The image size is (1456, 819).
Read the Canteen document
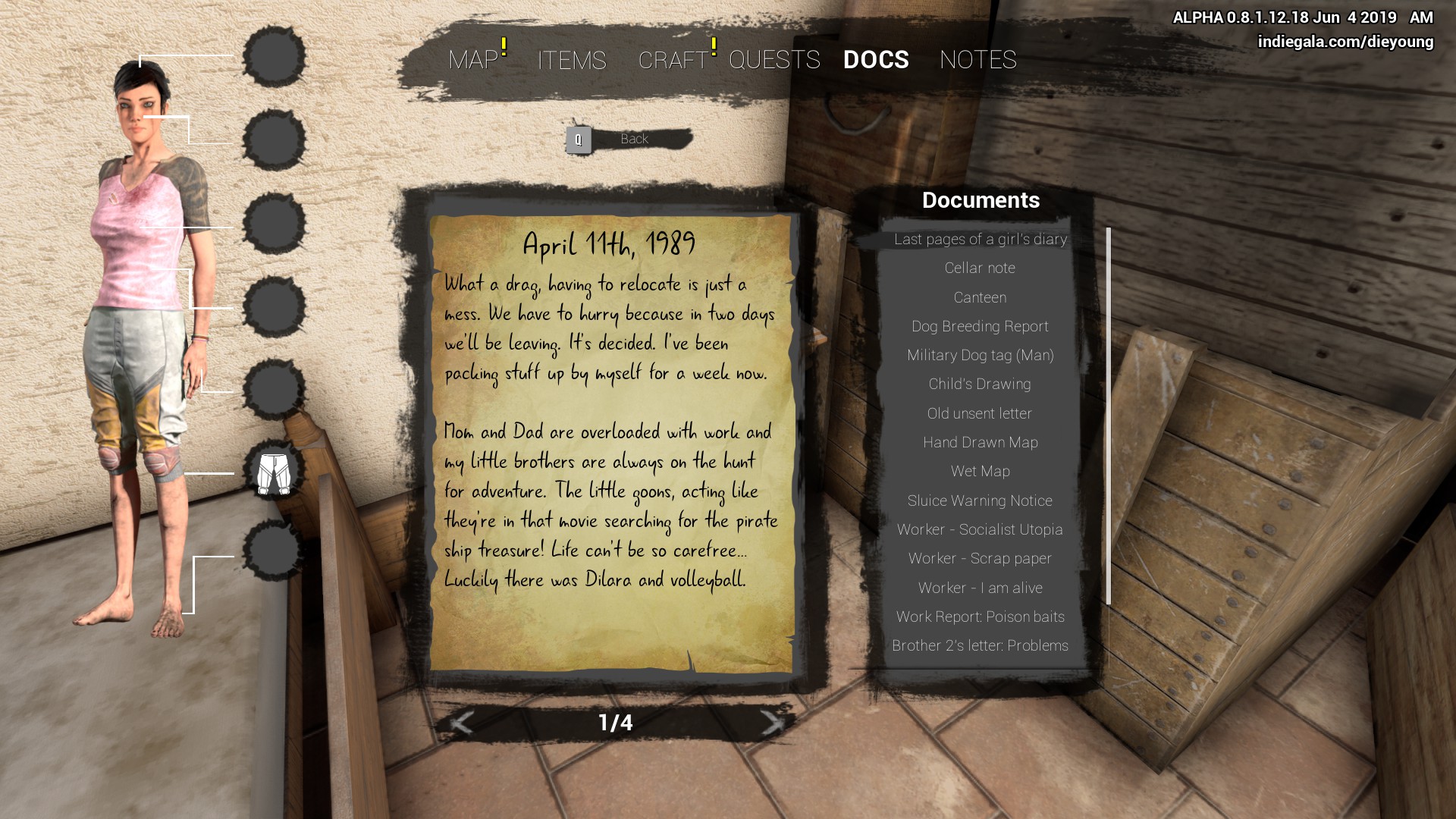tap(980, 297)
